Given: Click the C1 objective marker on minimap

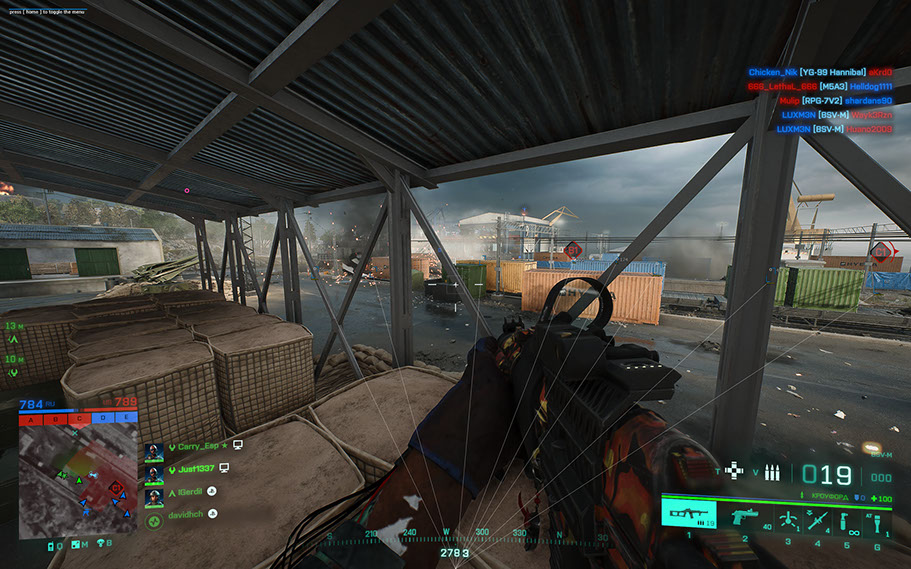Looking at the screenshot, I should (116, 487).
